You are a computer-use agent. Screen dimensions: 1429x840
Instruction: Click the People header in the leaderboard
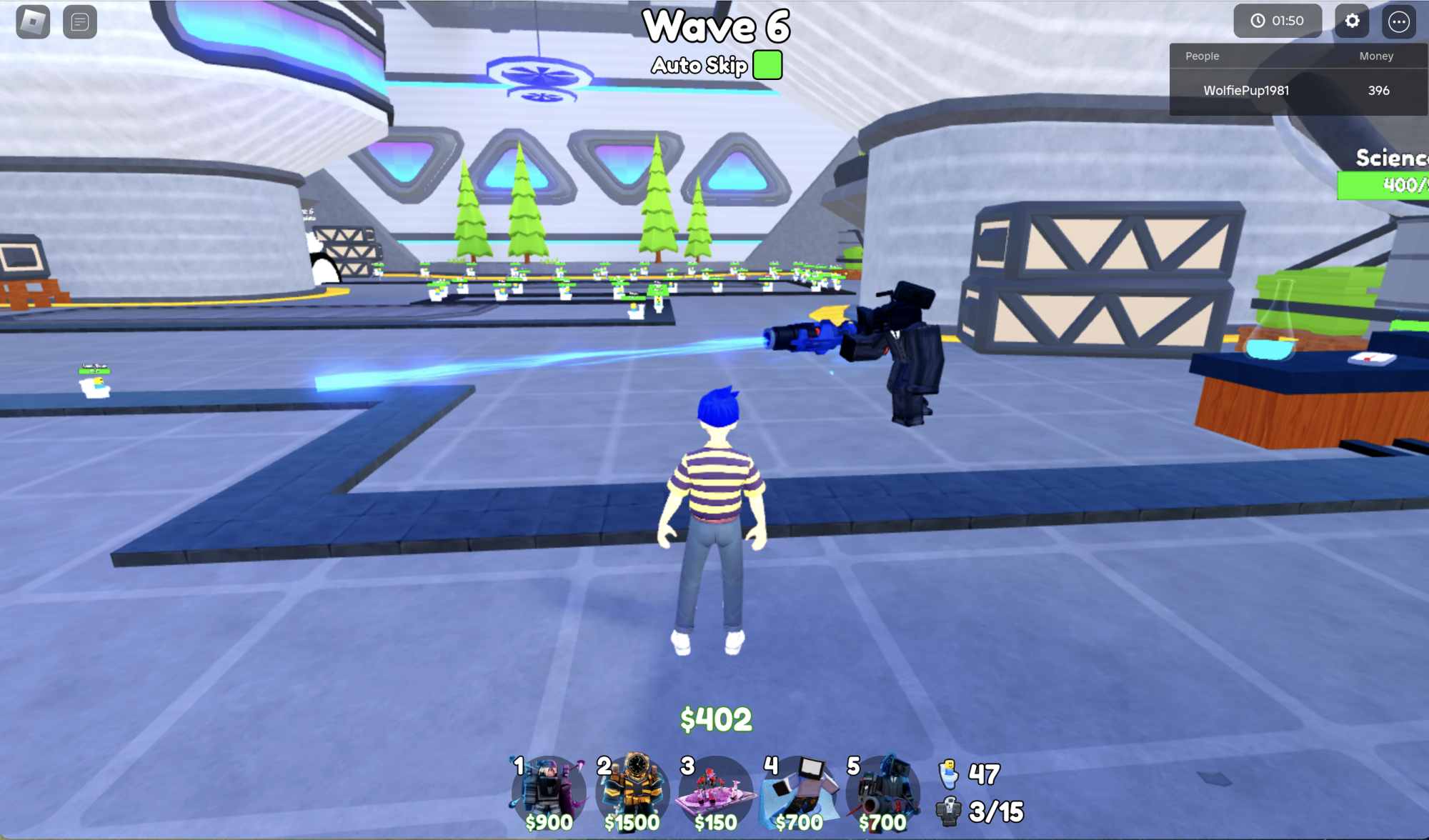pyautogui.click(x=1202, y=56)
